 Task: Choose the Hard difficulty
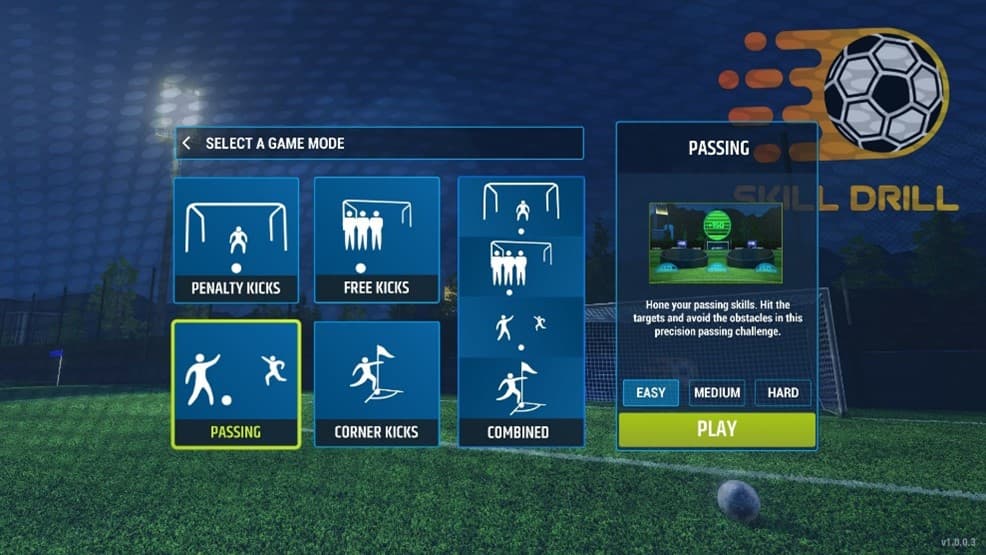[x=783, y=393]
